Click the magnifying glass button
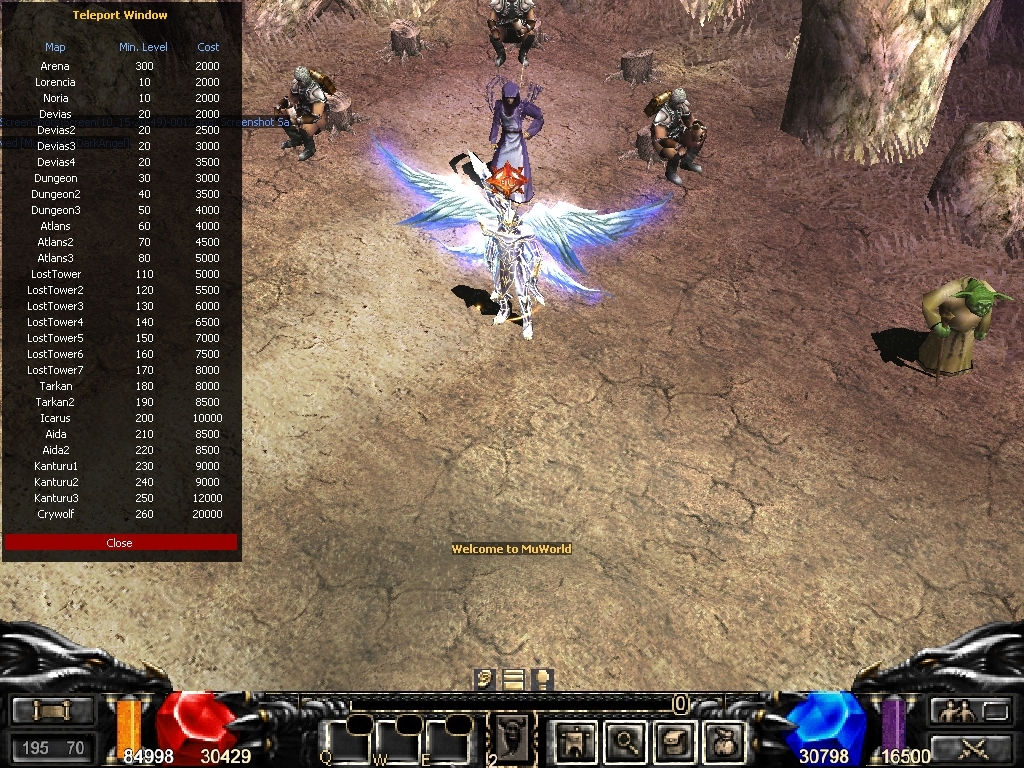This screenshot has width=1024, height=768. 627,742
